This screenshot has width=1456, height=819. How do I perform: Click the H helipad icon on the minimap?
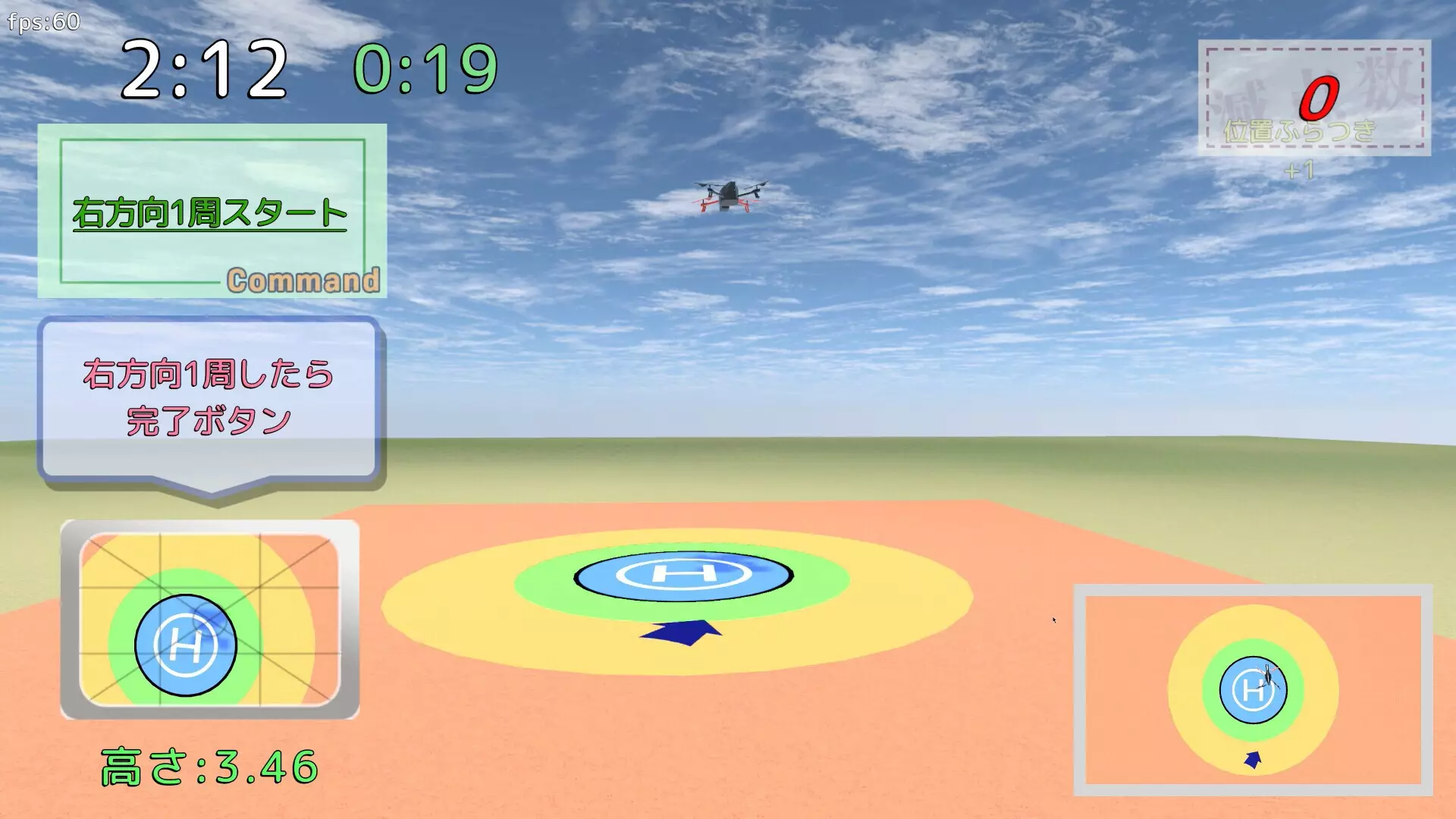point(187,643)
